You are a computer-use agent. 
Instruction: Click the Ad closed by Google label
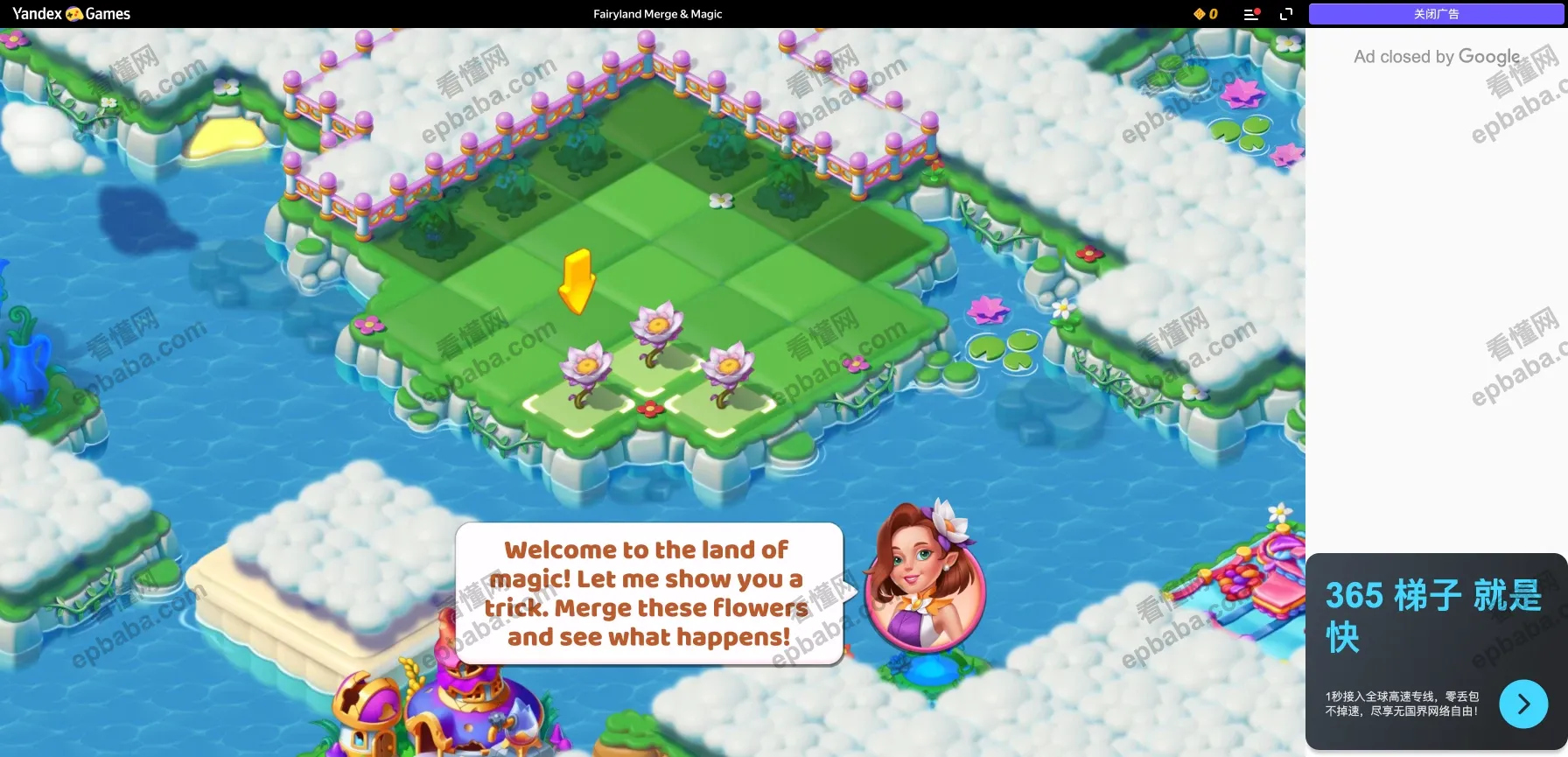(x=1437, y=56)
